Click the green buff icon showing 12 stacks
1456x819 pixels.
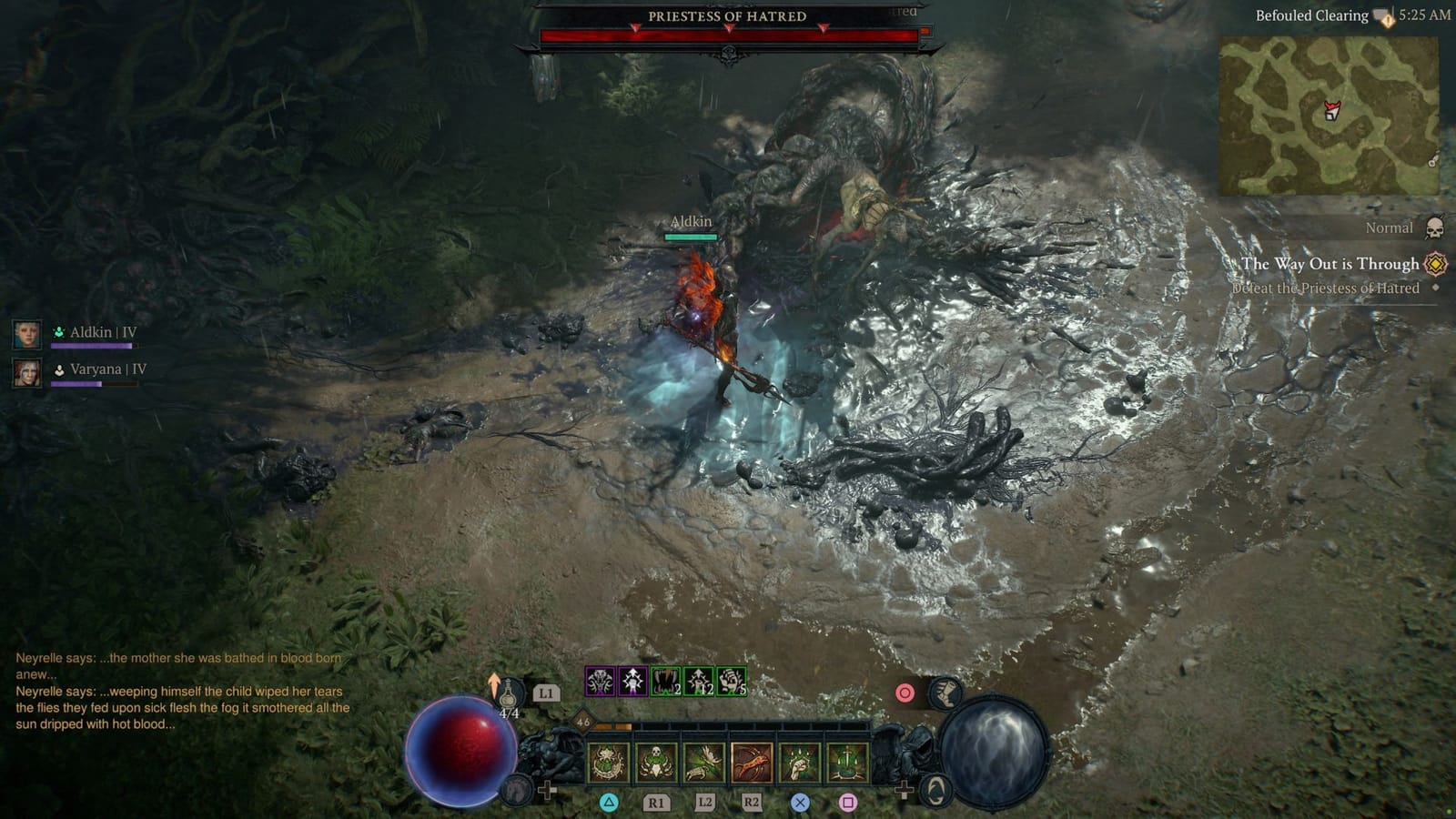698,681
